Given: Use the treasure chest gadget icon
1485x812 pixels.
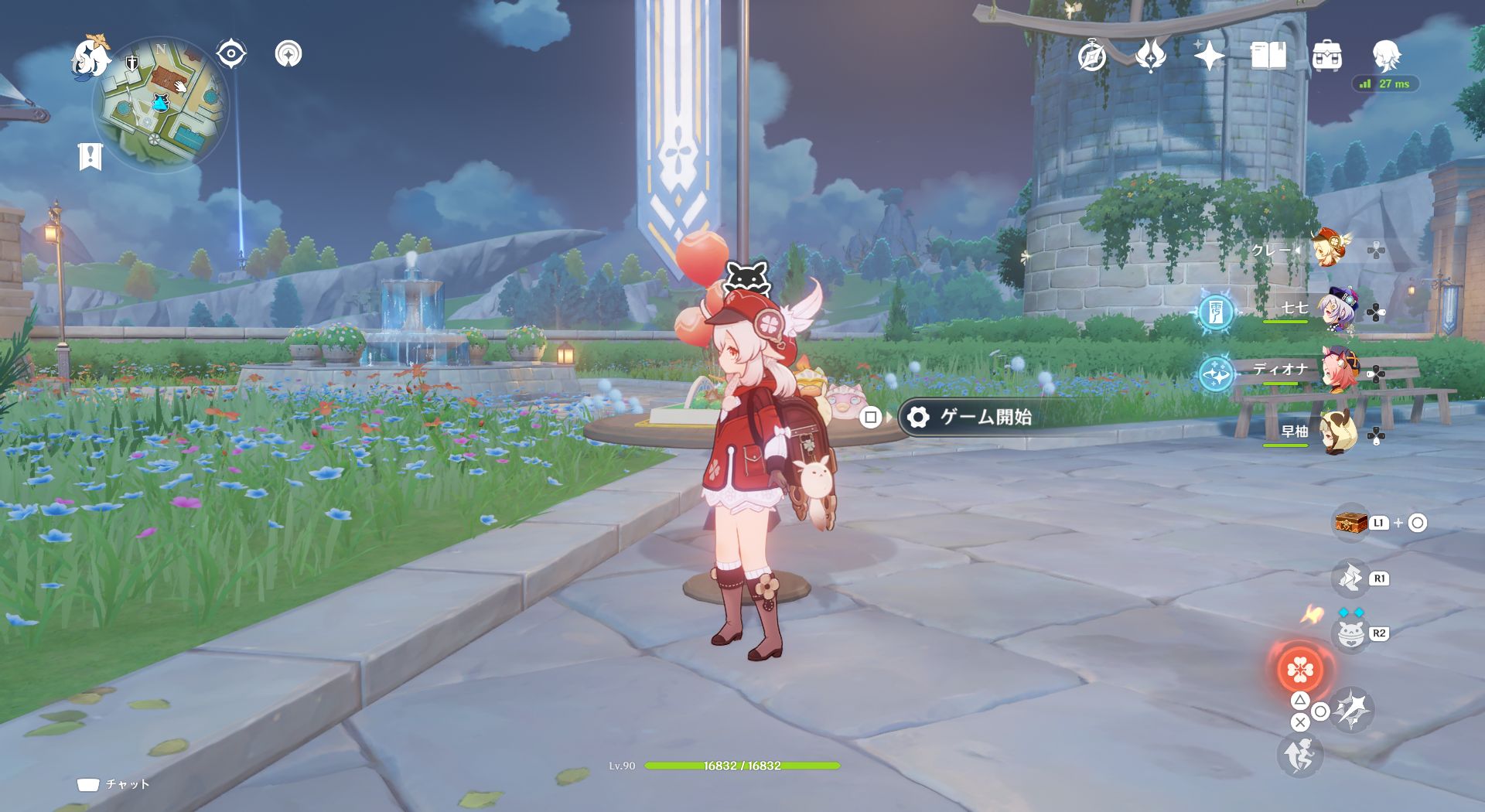Looking at the screenshot, I should pyautogui.click(x=1350, y=523).
